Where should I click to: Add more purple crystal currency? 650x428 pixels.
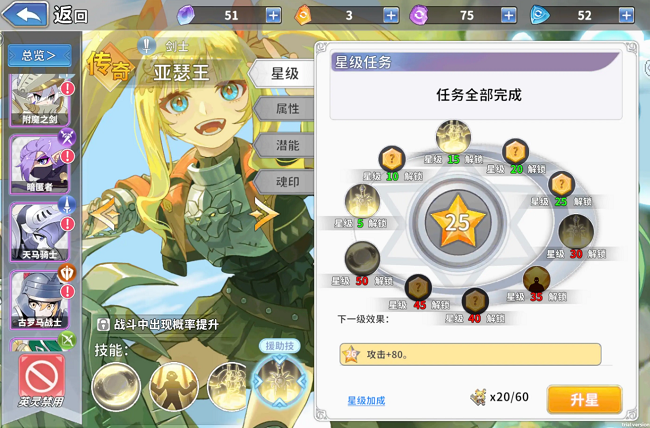(273, 15)
